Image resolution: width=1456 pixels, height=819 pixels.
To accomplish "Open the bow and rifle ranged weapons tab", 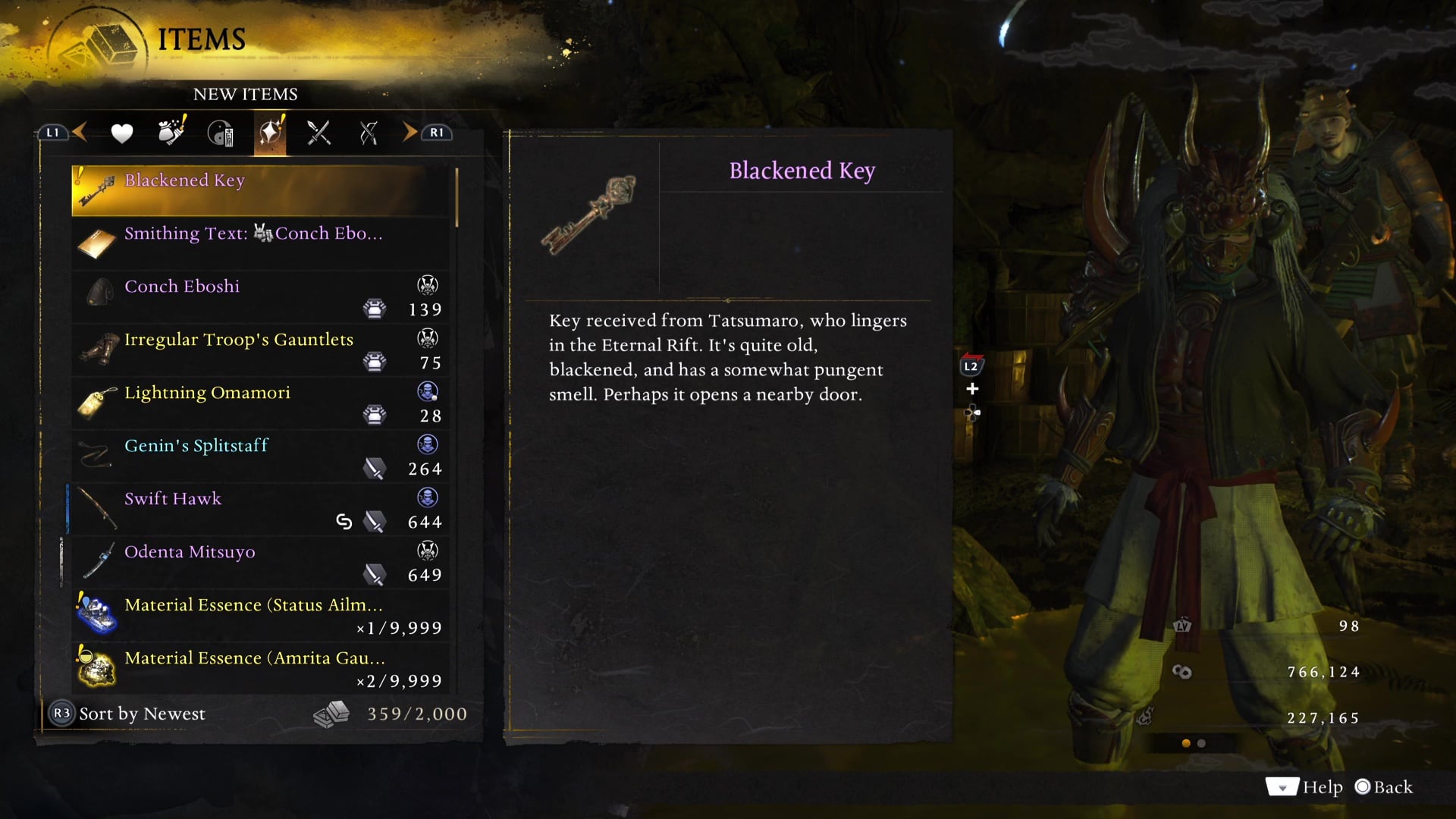I will [369, 133].
